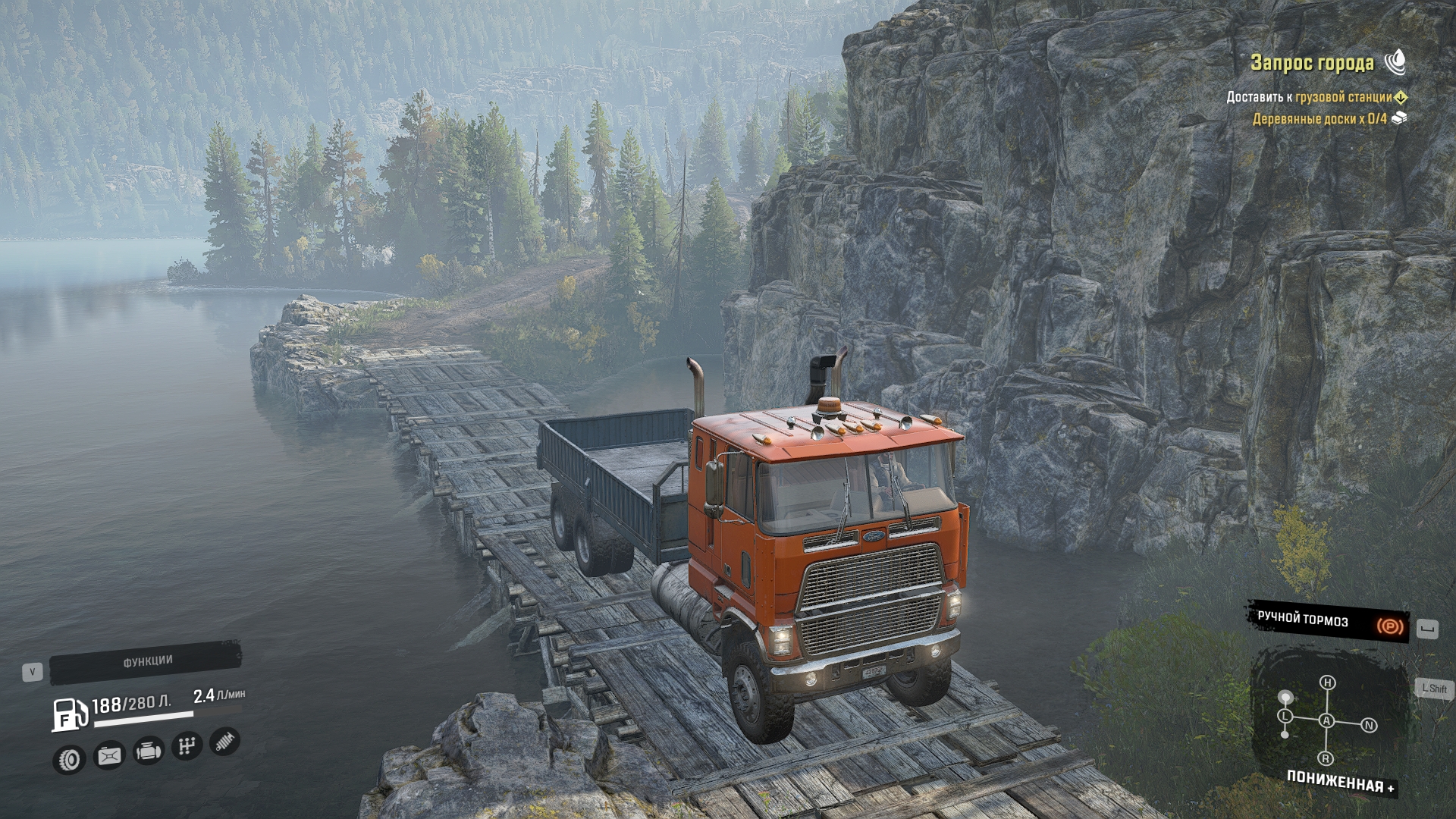
Task: Select the engine status icon
Action: pyautogui.click(x=148, y=752)
